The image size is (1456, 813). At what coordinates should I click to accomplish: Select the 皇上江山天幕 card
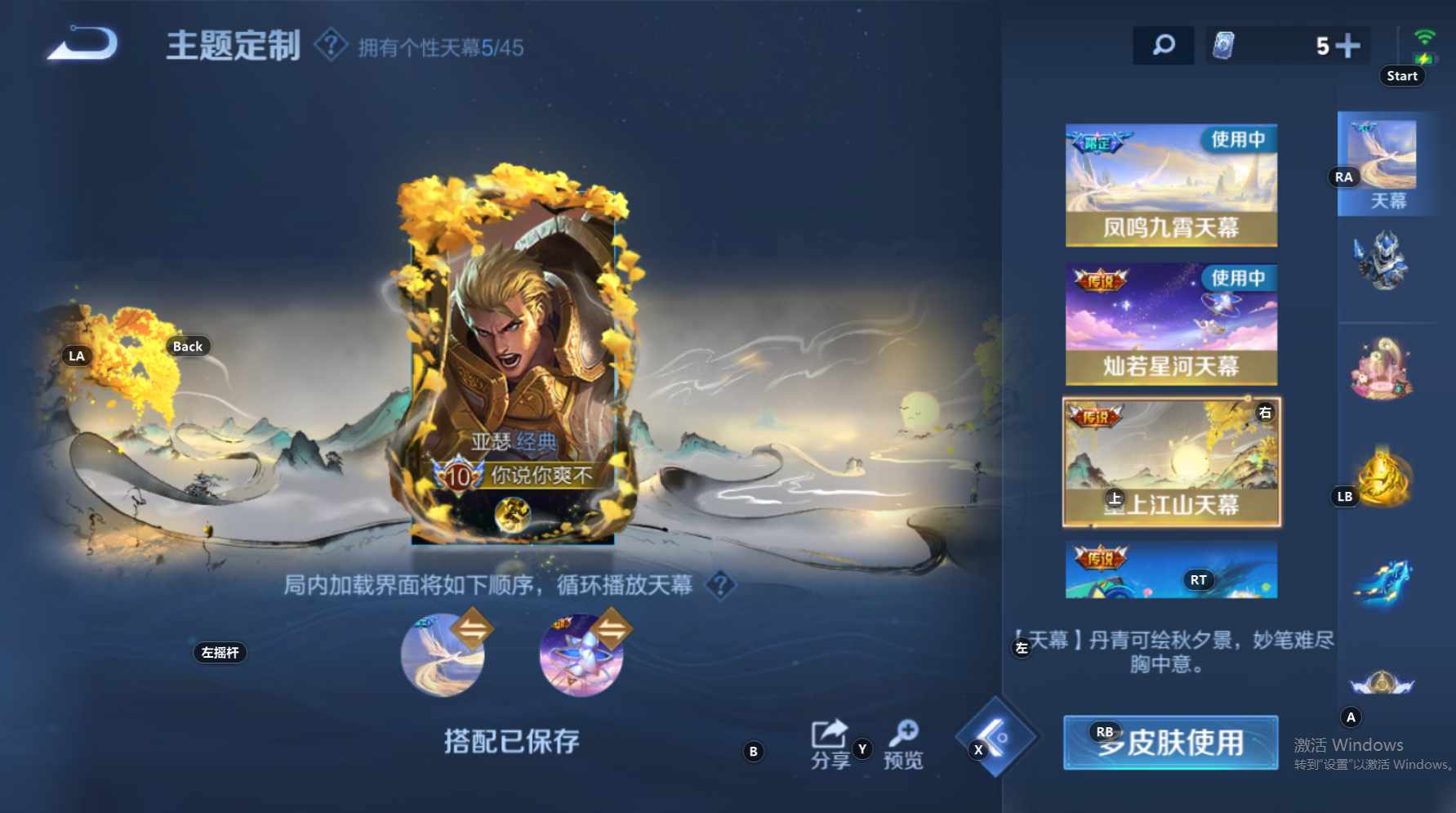1170,462
